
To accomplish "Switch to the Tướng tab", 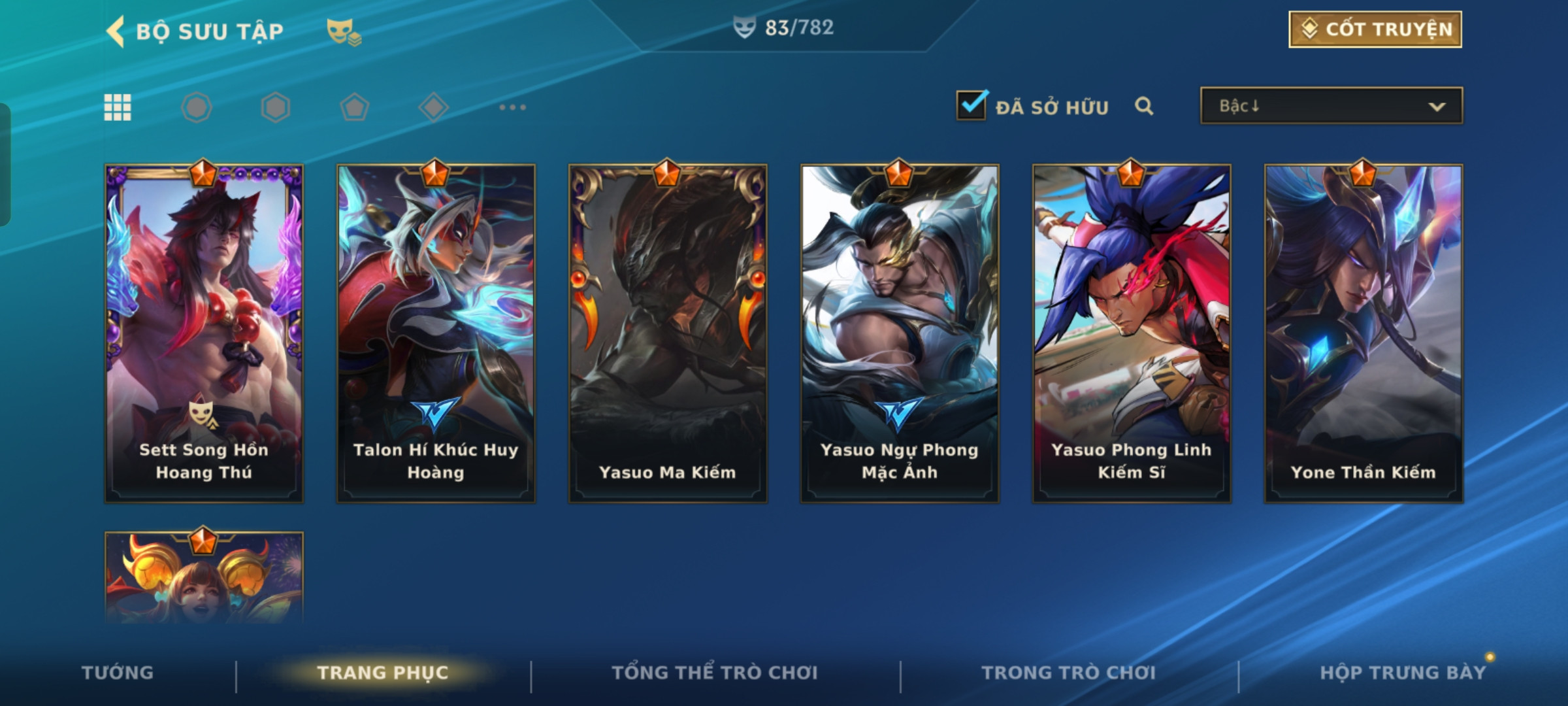I will click(x=118, y=673).
